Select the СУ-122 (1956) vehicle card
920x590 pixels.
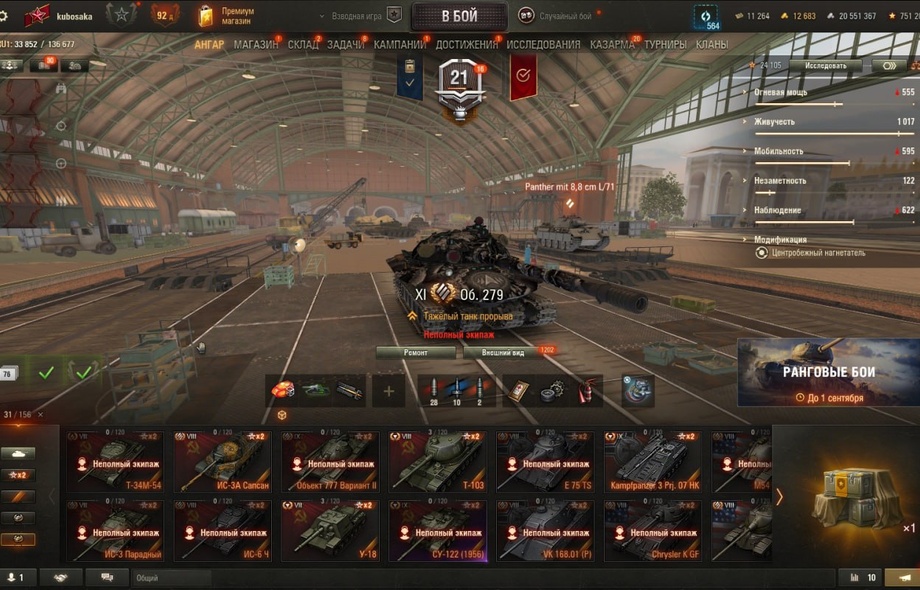pos(436,530)
